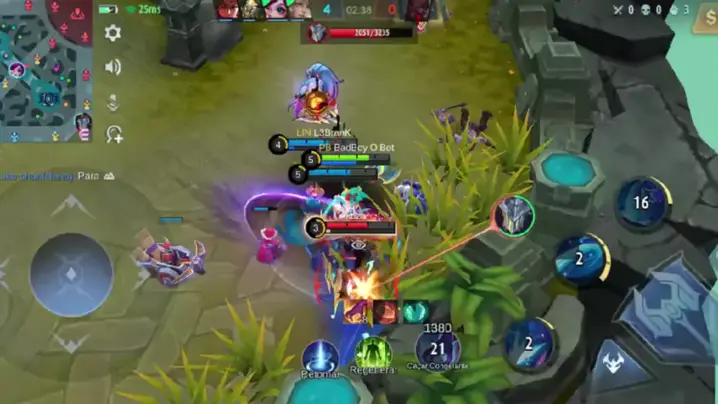The width and height of the screenshot is (718, 404).
Task: Toggle the speaker sound icon
Action: (x=113, y=67)
